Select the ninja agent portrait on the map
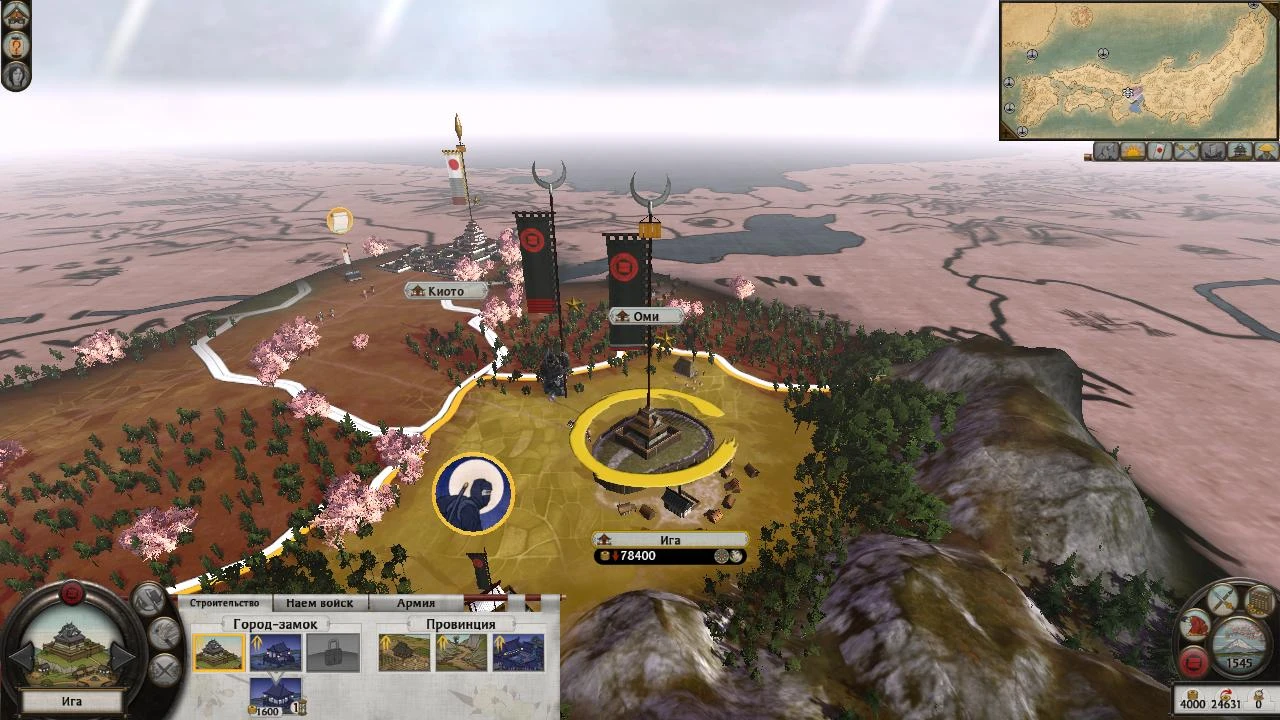The width and height of the screenshot is (1280, 720). point(474,494)
